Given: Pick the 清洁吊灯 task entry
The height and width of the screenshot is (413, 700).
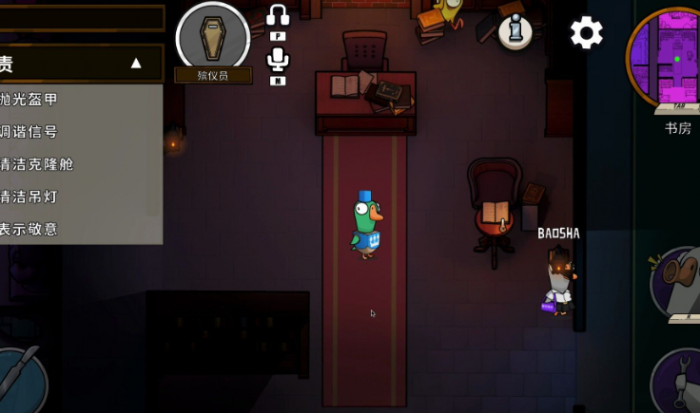Looking at the screenshot, I should click(30, 196).
